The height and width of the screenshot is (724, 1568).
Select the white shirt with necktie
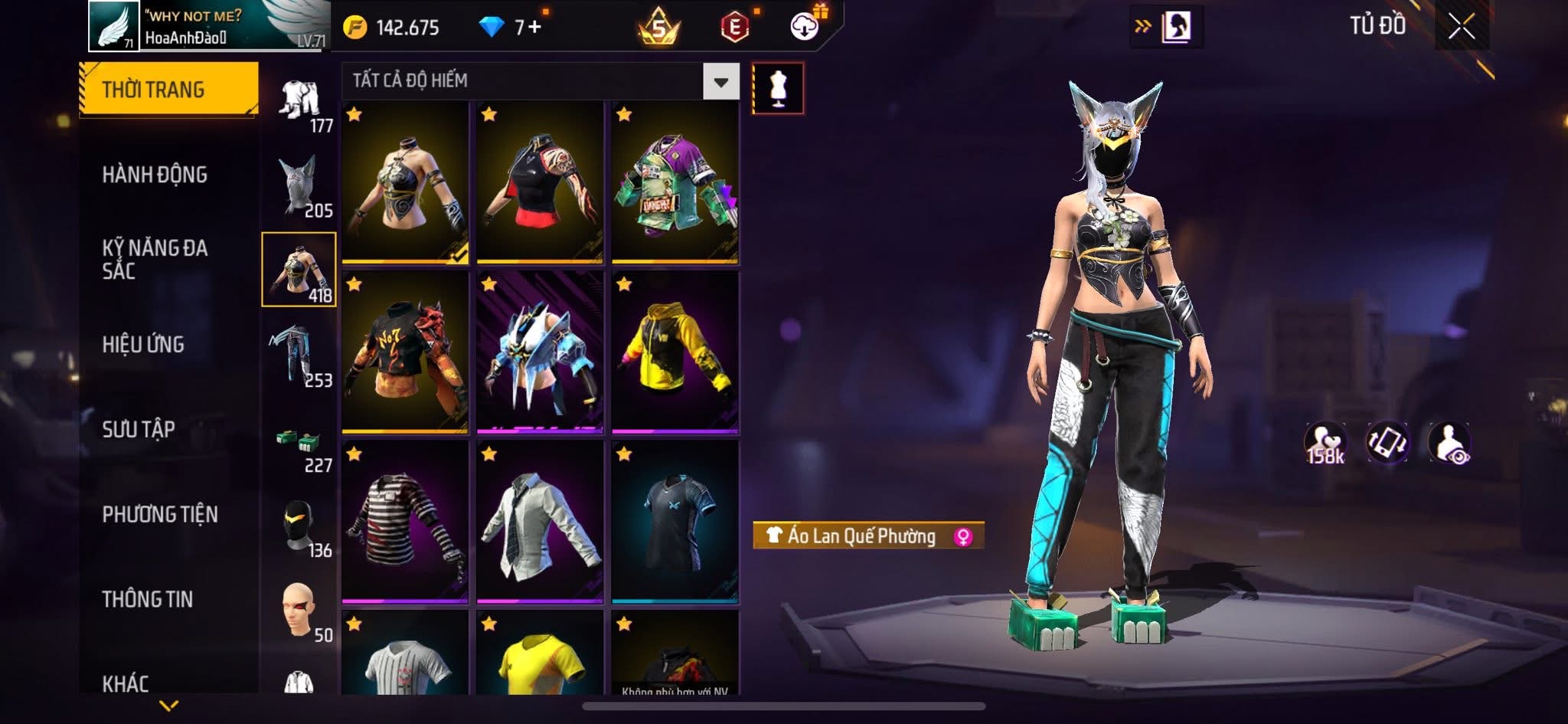click(539, 522)
